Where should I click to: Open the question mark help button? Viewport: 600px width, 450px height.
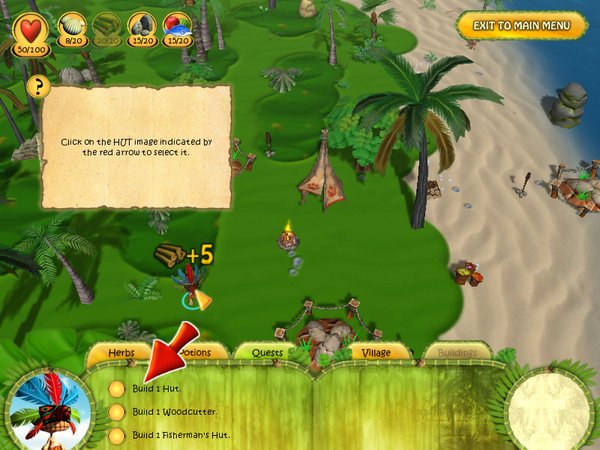[x=38, y=86]
